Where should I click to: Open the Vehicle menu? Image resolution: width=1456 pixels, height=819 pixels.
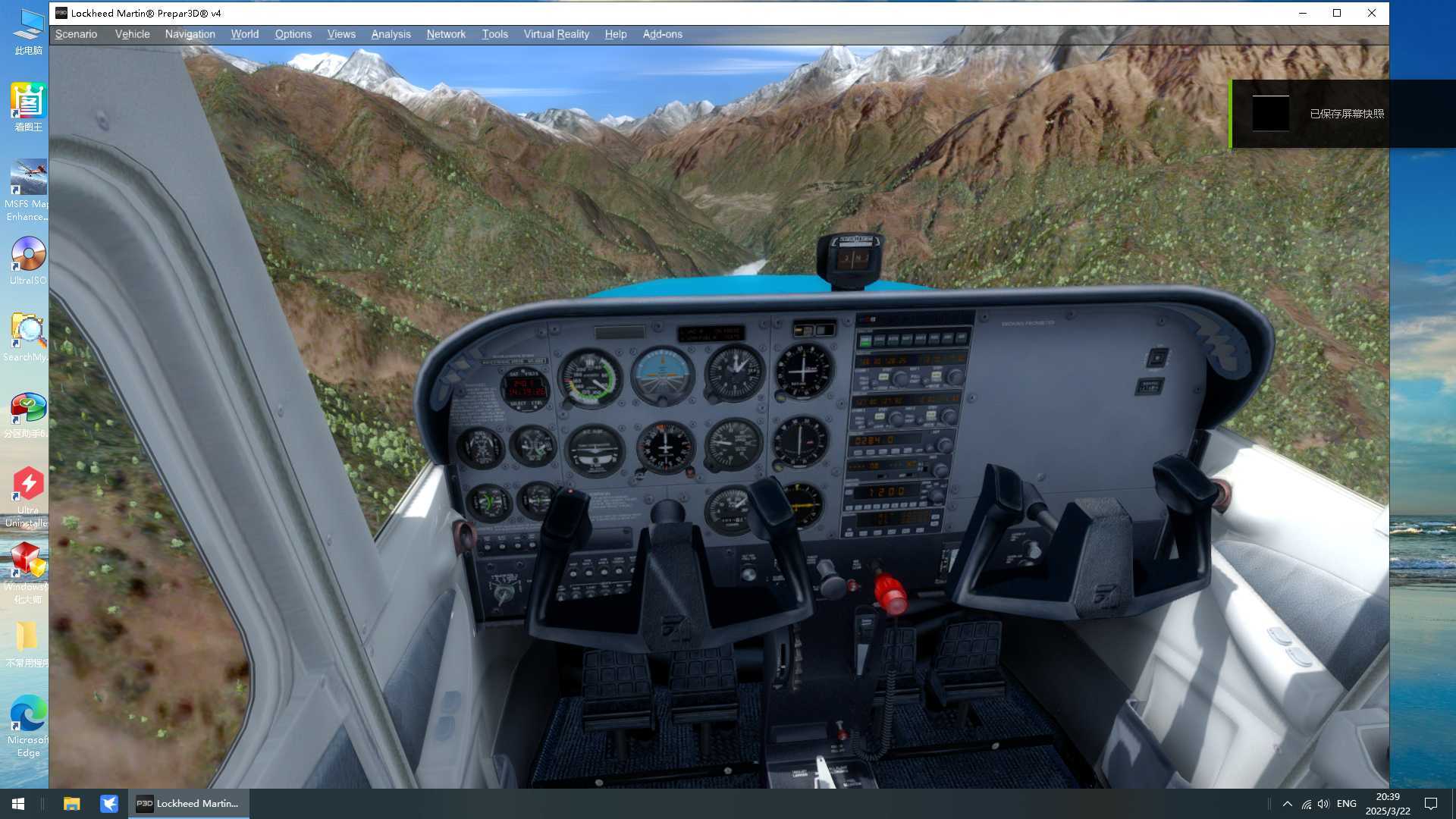point(132,34)
